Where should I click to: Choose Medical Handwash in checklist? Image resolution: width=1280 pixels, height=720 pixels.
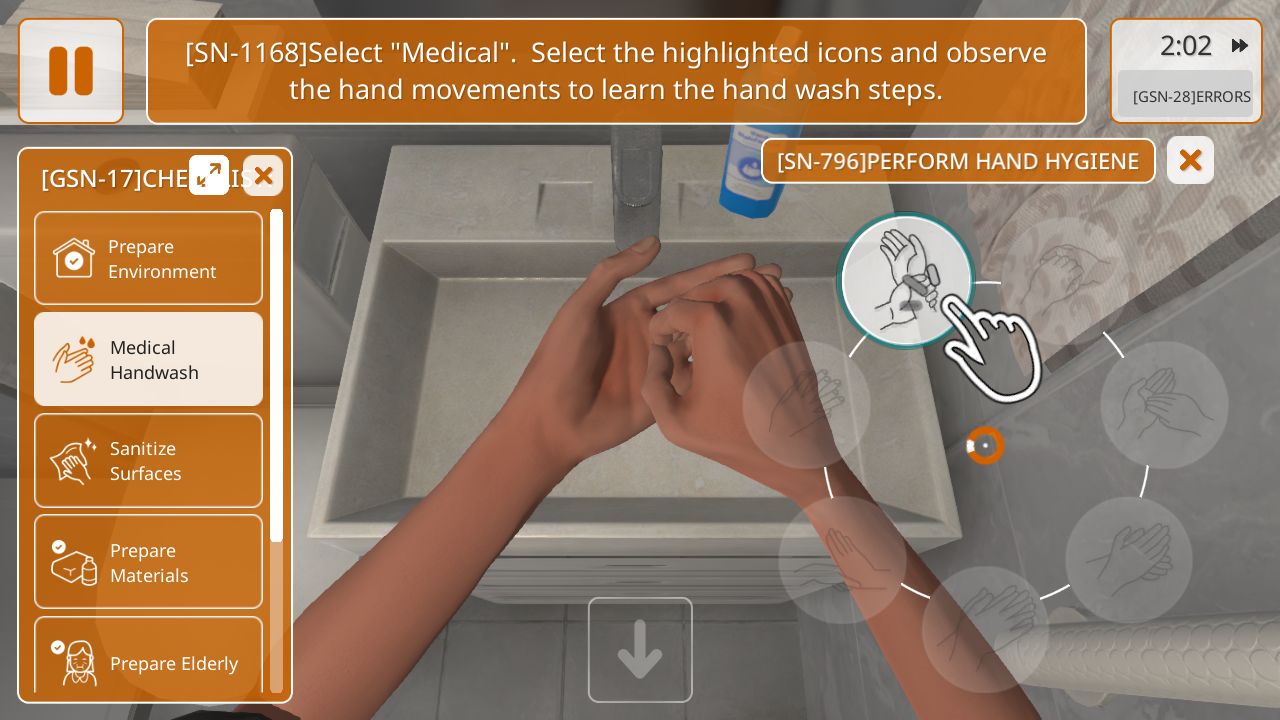pos(148,359)
